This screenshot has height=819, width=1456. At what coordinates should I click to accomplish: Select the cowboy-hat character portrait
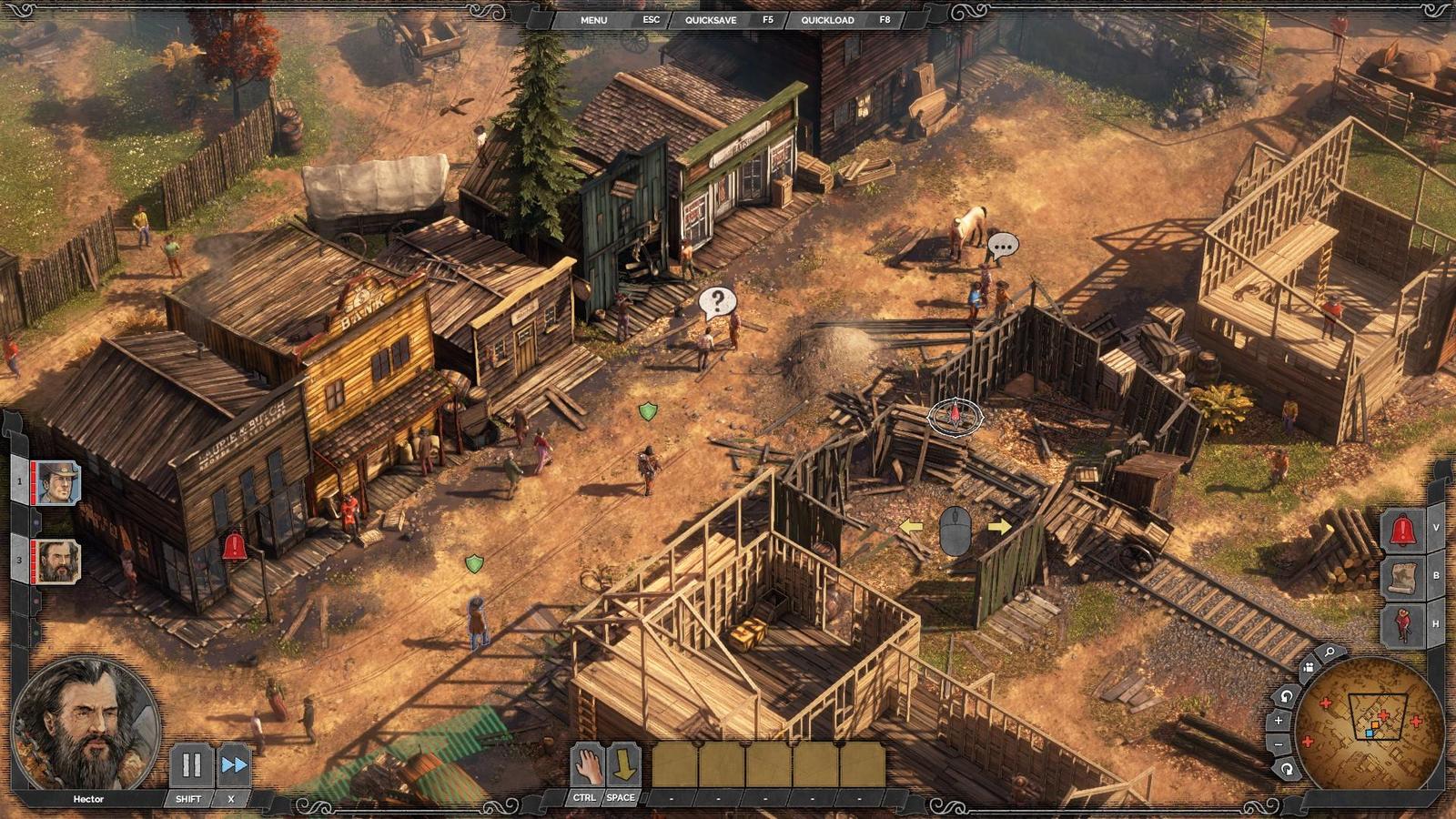58,482
